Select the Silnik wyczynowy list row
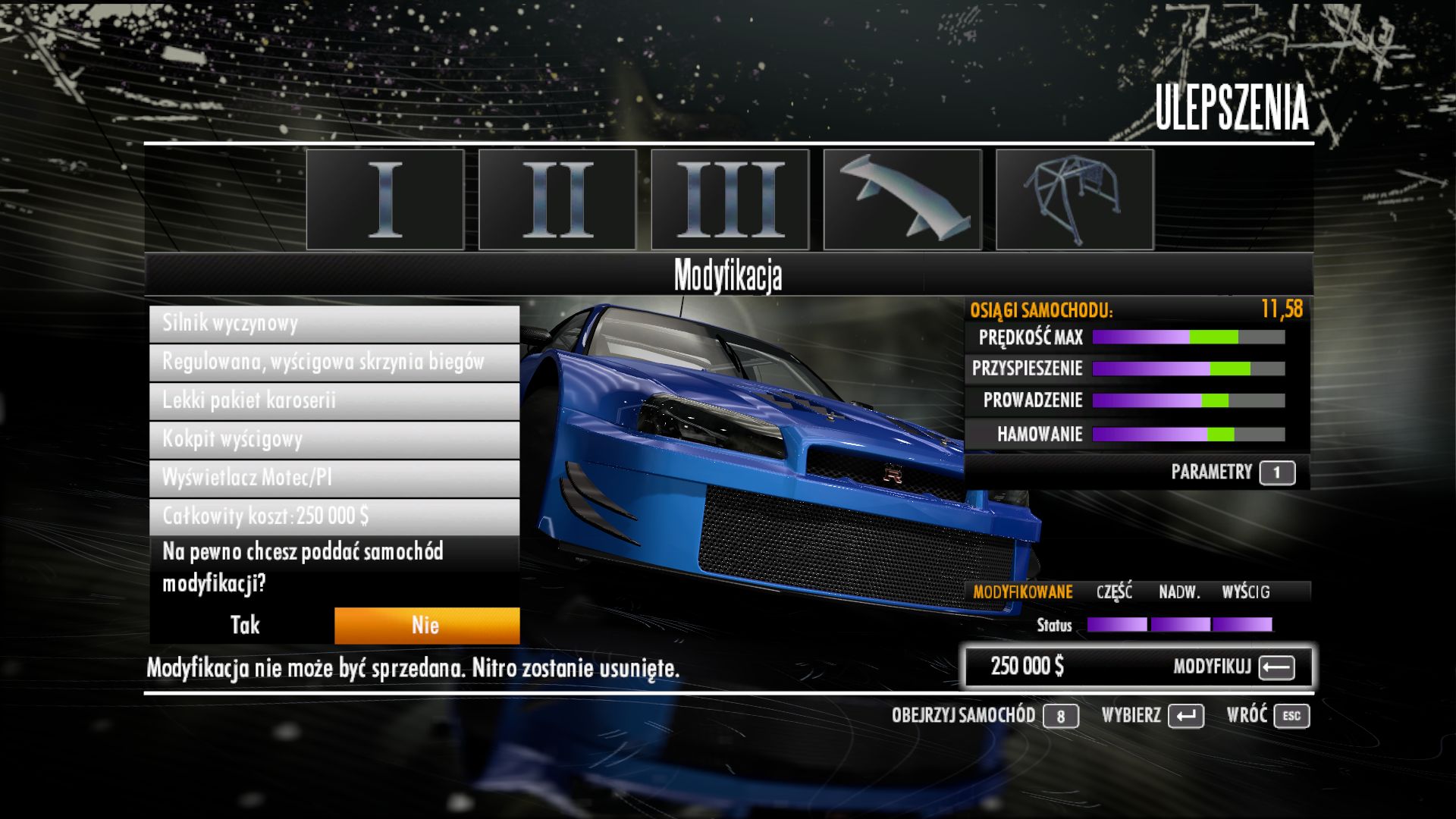 (x=334, y=324)
